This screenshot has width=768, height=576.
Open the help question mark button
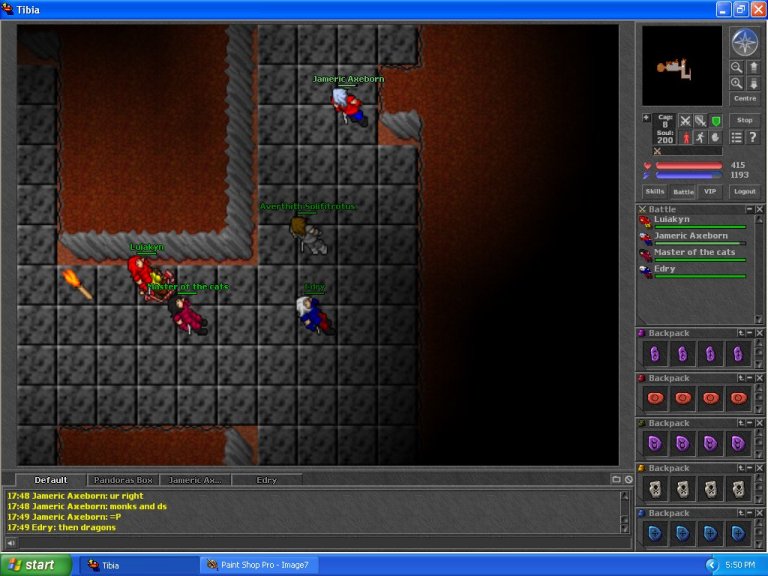point(753,137)
